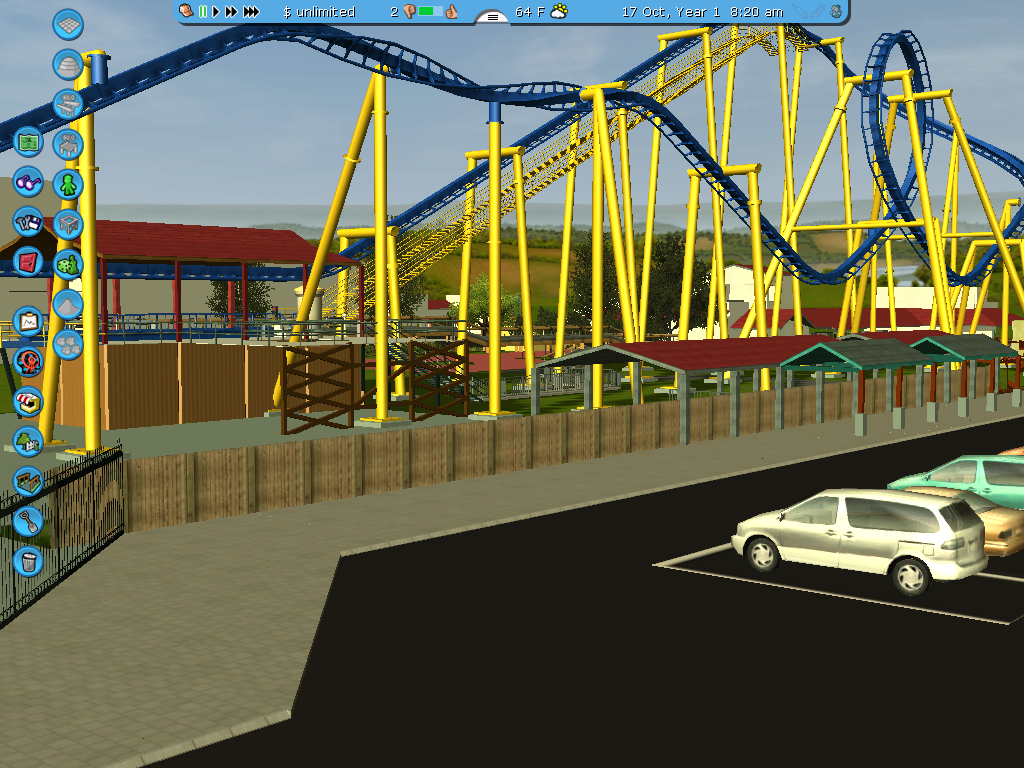The image size is (1024, 768).
Task: Open the tree and fence scenery menu
Action: (28, 440)
